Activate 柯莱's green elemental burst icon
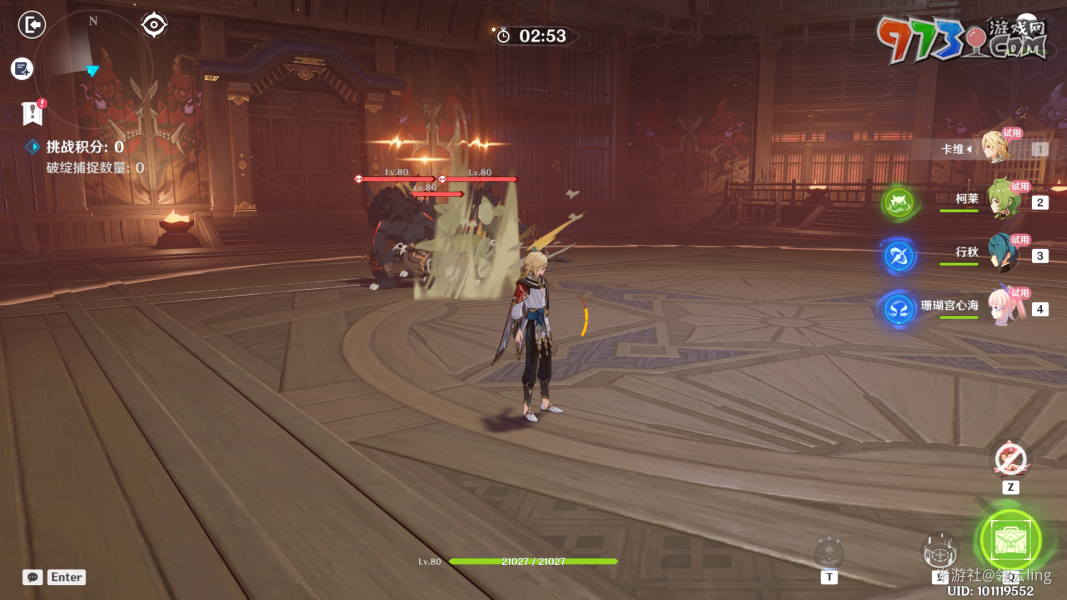This screenshot has width=1067, height=600. point(899,203)
